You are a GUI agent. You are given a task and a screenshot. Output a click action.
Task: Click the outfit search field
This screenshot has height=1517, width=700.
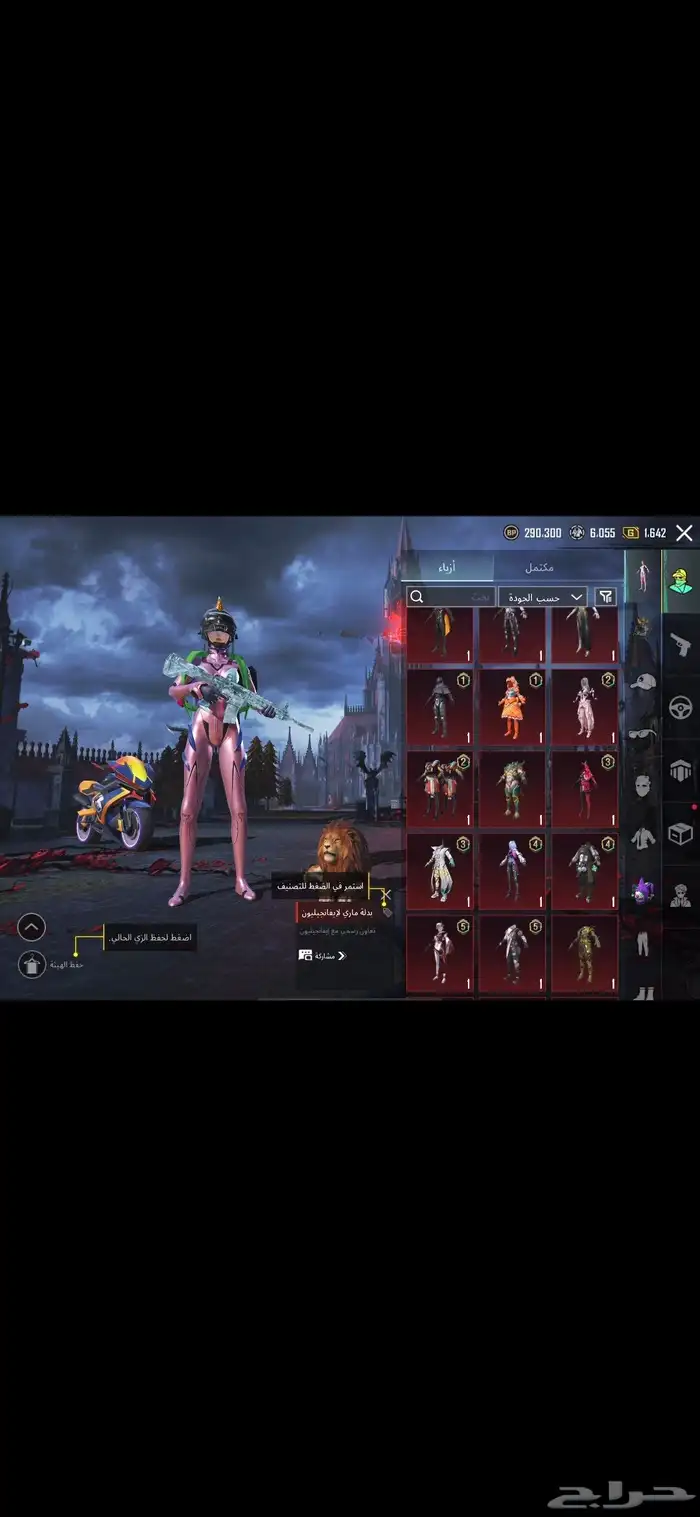click(x=451, y=597)
